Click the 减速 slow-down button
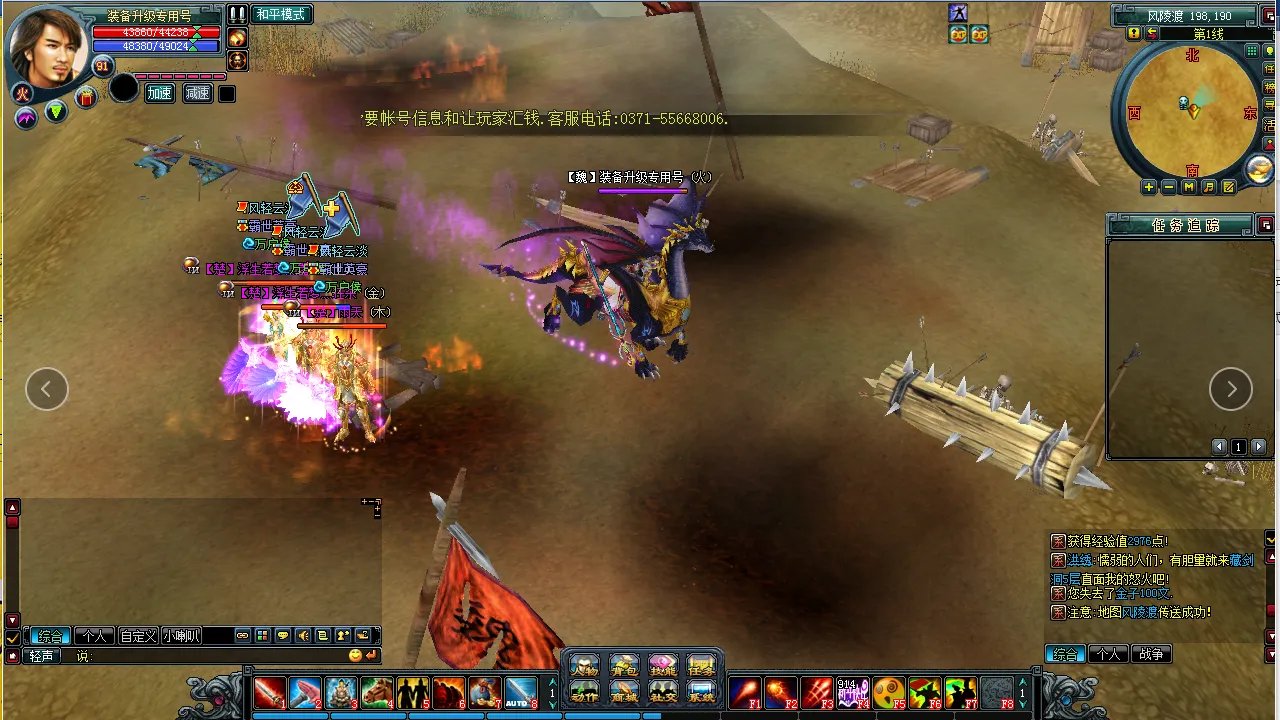Screen dimensions: 1280x720 [197, 93]
